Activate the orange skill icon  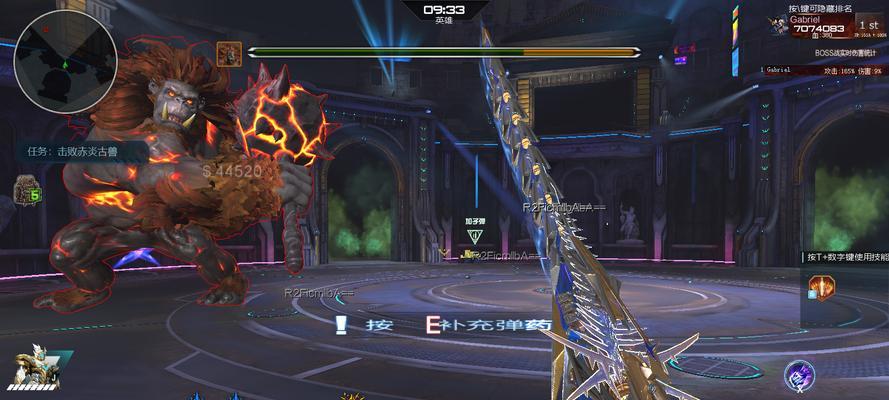pyautogui.click(x=821, y=288)
